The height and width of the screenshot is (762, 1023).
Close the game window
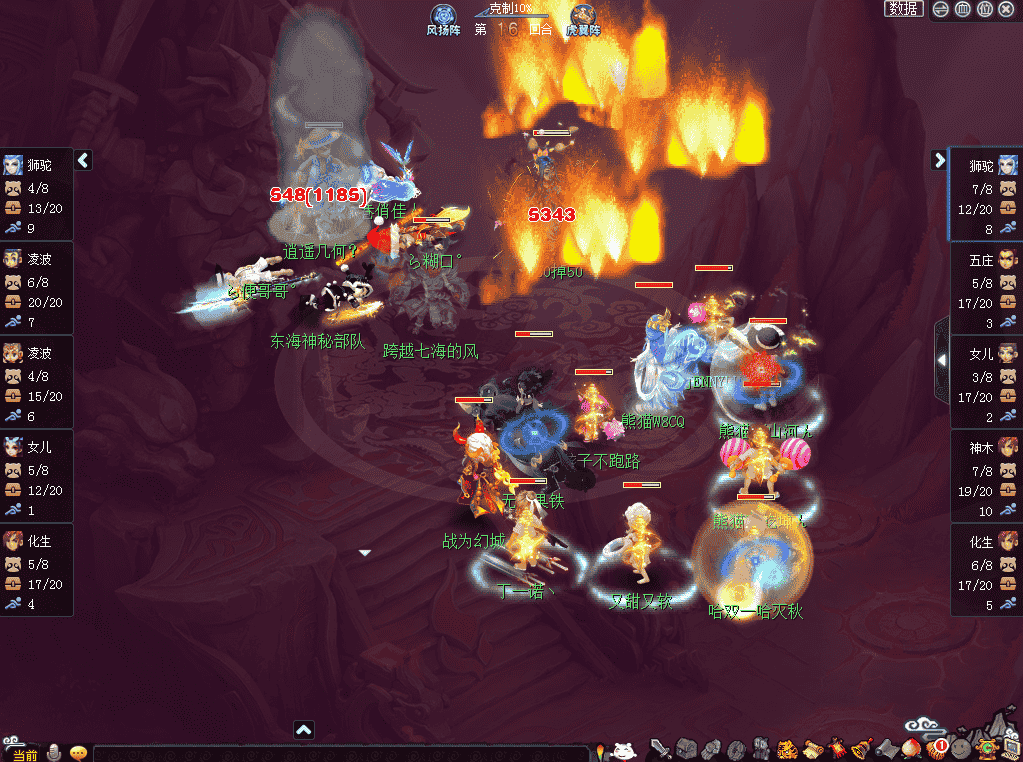click(x=1006, y=9)
